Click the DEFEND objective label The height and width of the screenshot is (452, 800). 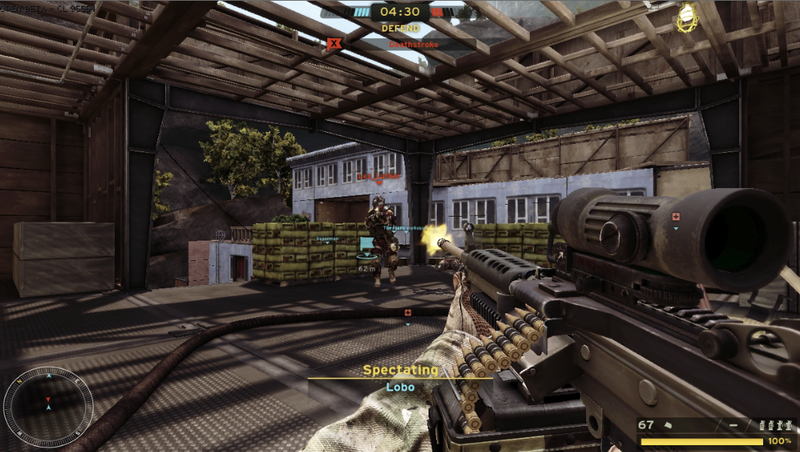point(400,28)
